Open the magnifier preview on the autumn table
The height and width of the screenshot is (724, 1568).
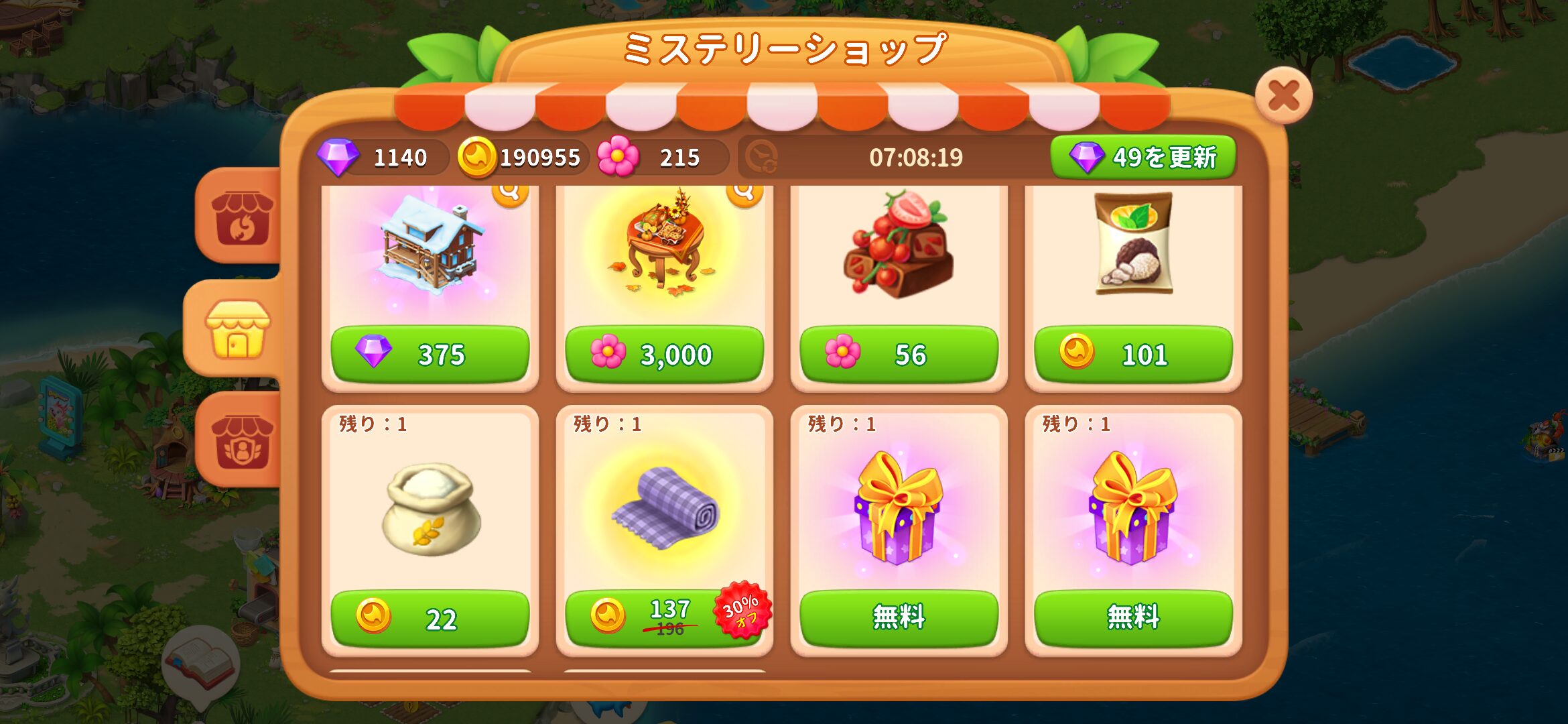tap(744, 195)
